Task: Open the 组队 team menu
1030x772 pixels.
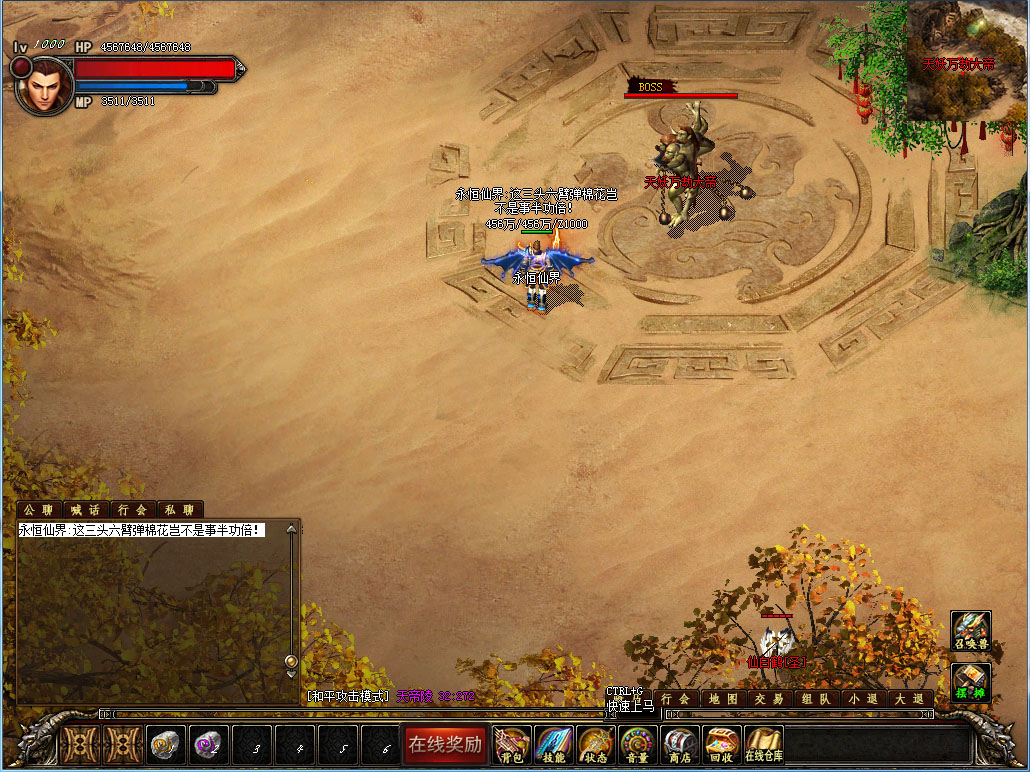Action: 817,699
